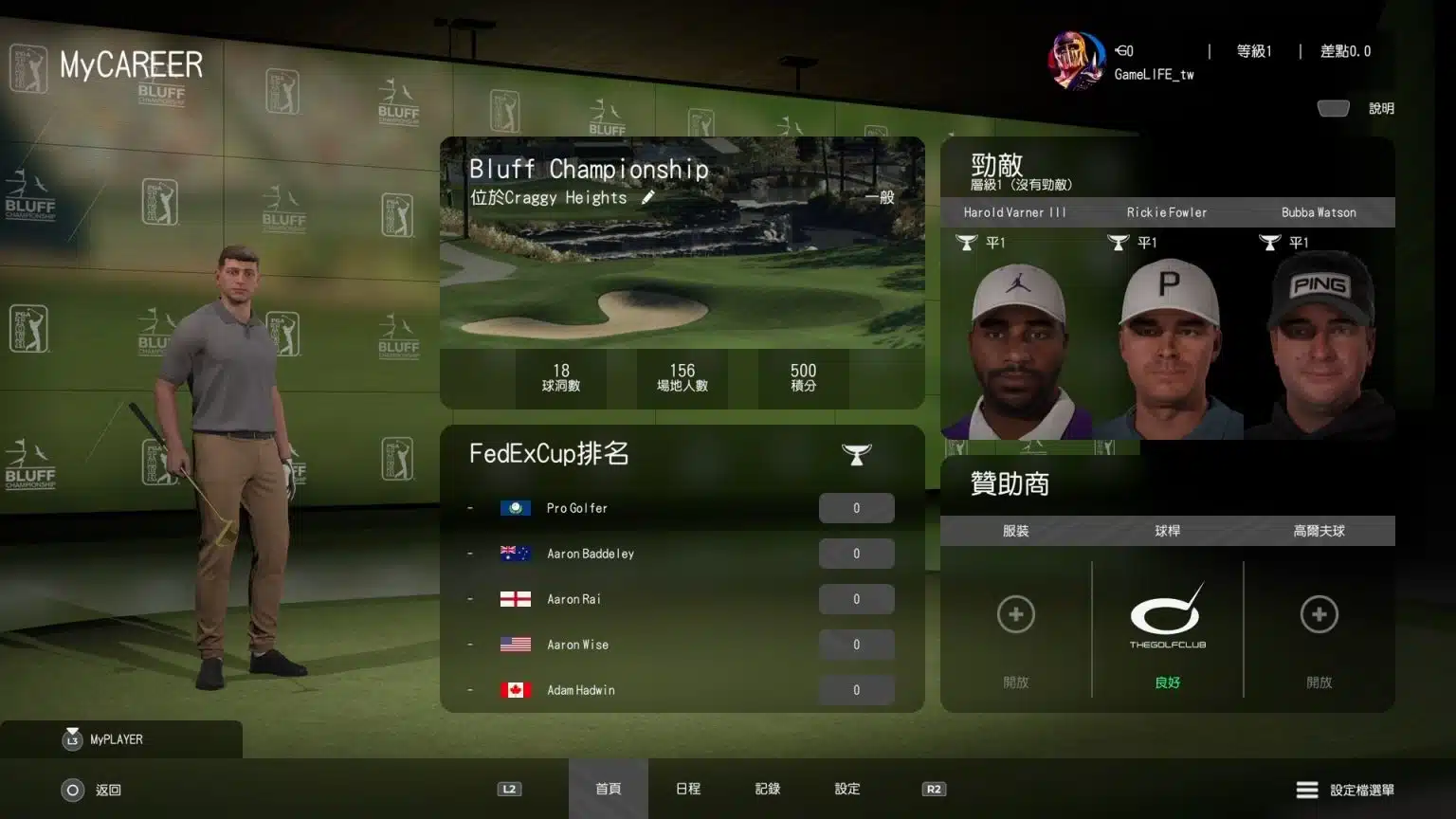Choose Adam Hadwin ranking row

[x=682, y=690]
